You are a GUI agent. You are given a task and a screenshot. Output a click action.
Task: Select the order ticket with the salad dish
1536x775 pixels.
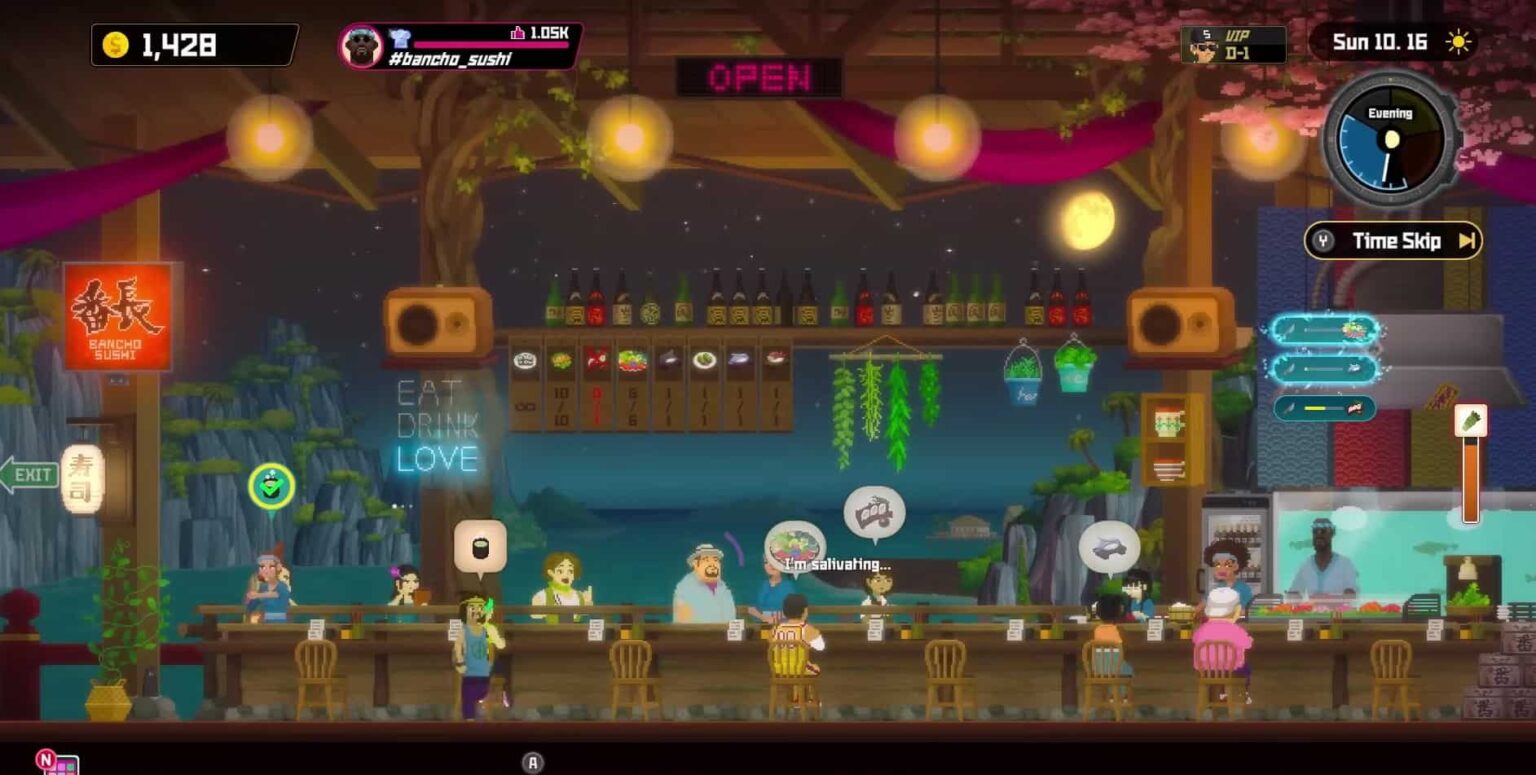[1324, 330]
